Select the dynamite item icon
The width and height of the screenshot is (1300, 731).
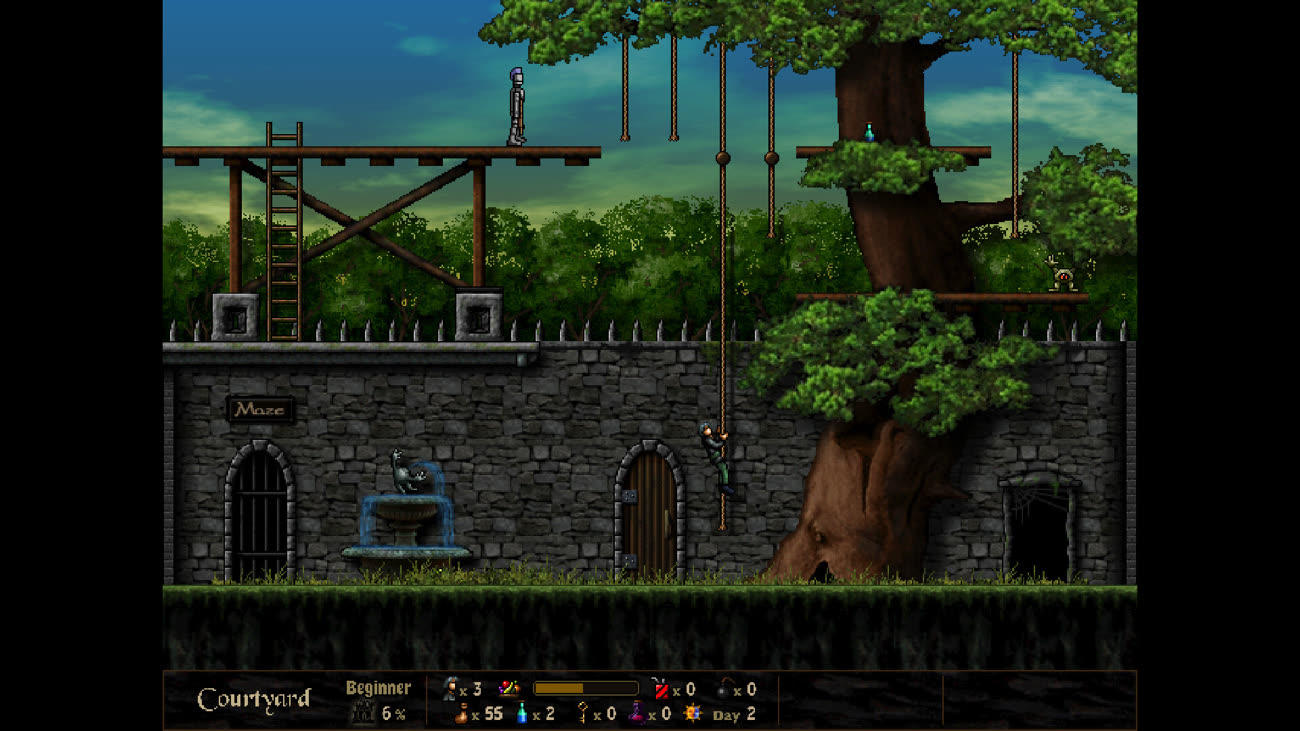[660, 689]
